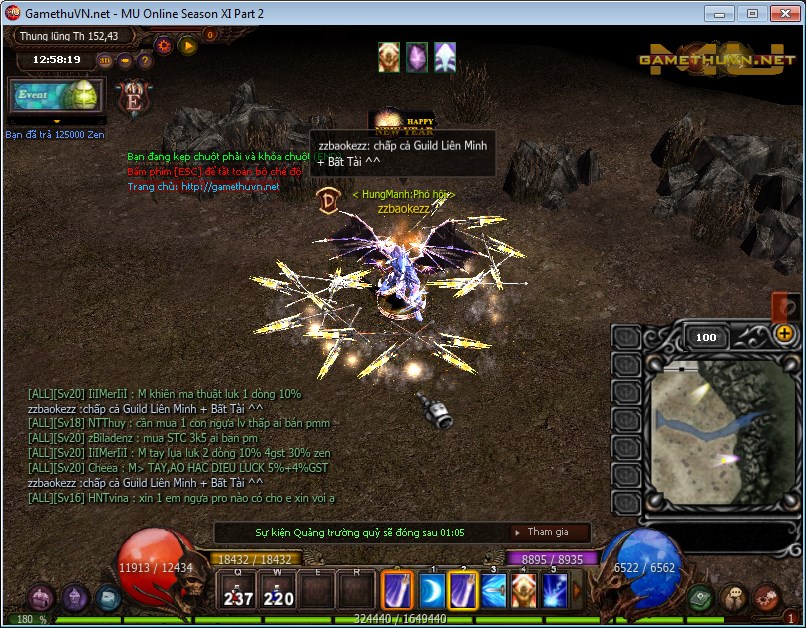
Task: Click the orange play arrow button
Action: tap(187, 45)
